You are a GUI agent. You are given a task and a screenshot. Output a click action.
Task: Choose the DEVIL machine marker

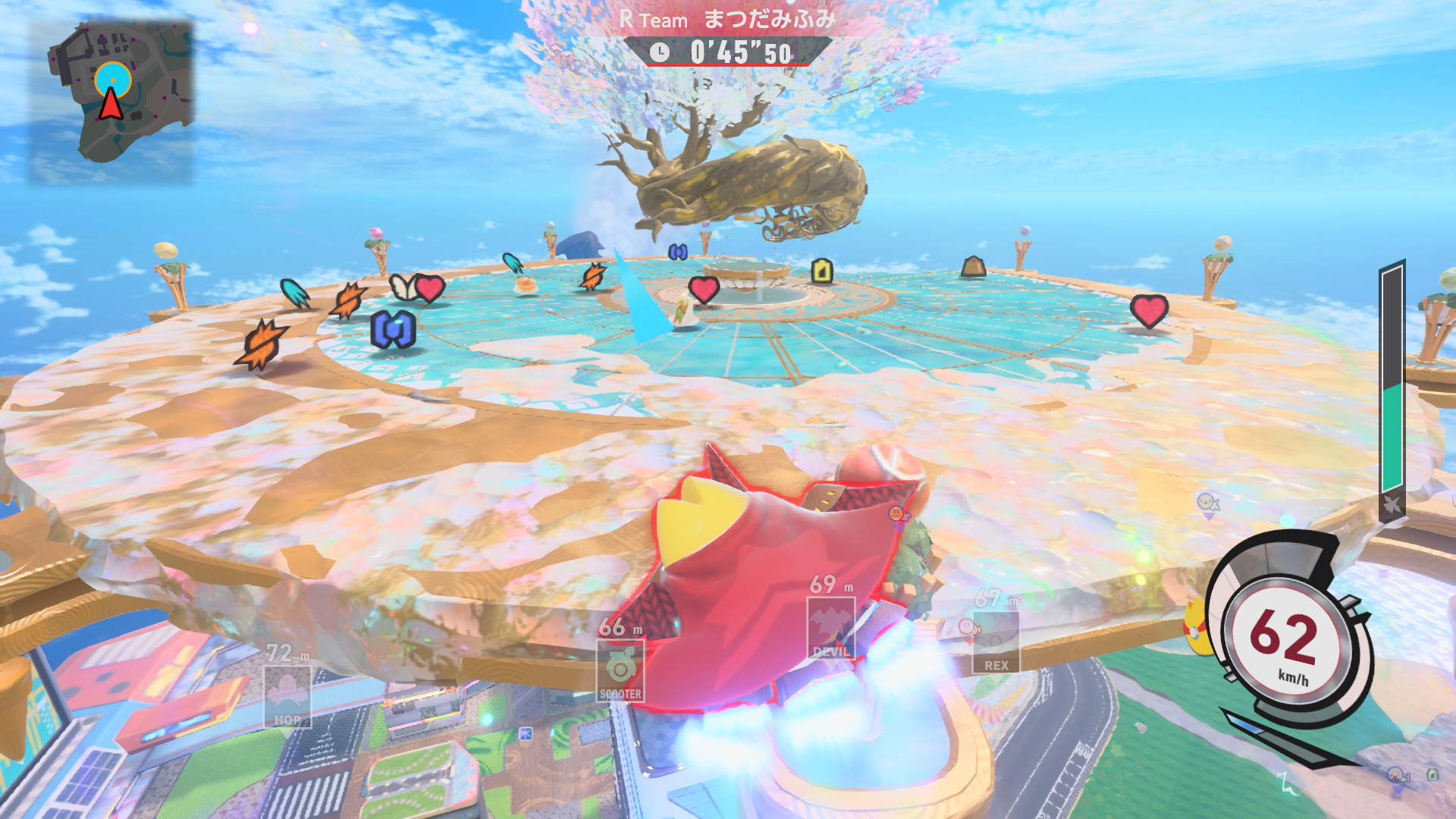click(831, 628)
